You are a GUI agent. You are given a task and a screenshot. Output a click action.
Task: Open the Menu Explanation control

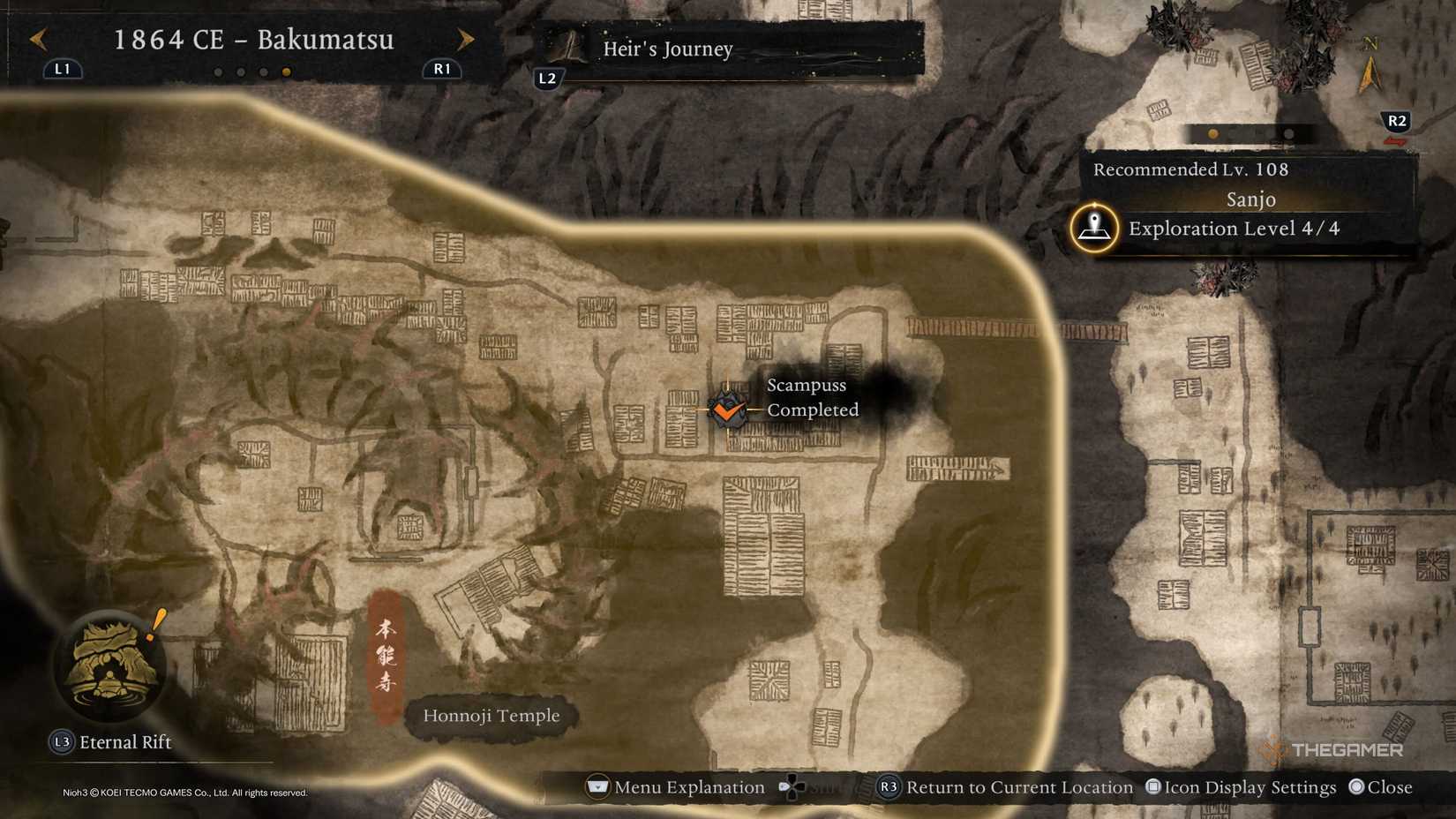click(676, 786)
